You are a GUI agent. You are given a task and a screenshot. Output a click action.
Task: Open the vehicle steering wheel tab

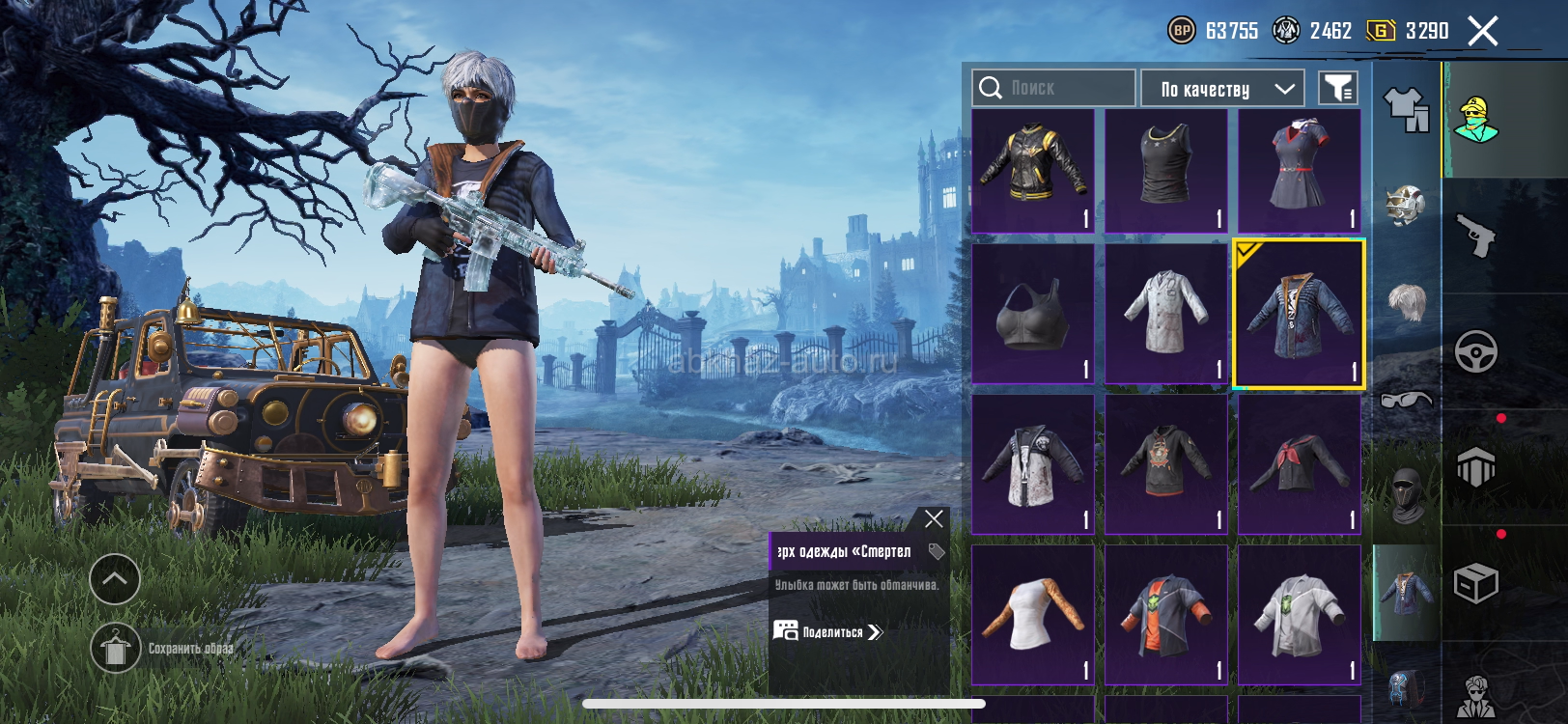click(x=1476, y=352)
